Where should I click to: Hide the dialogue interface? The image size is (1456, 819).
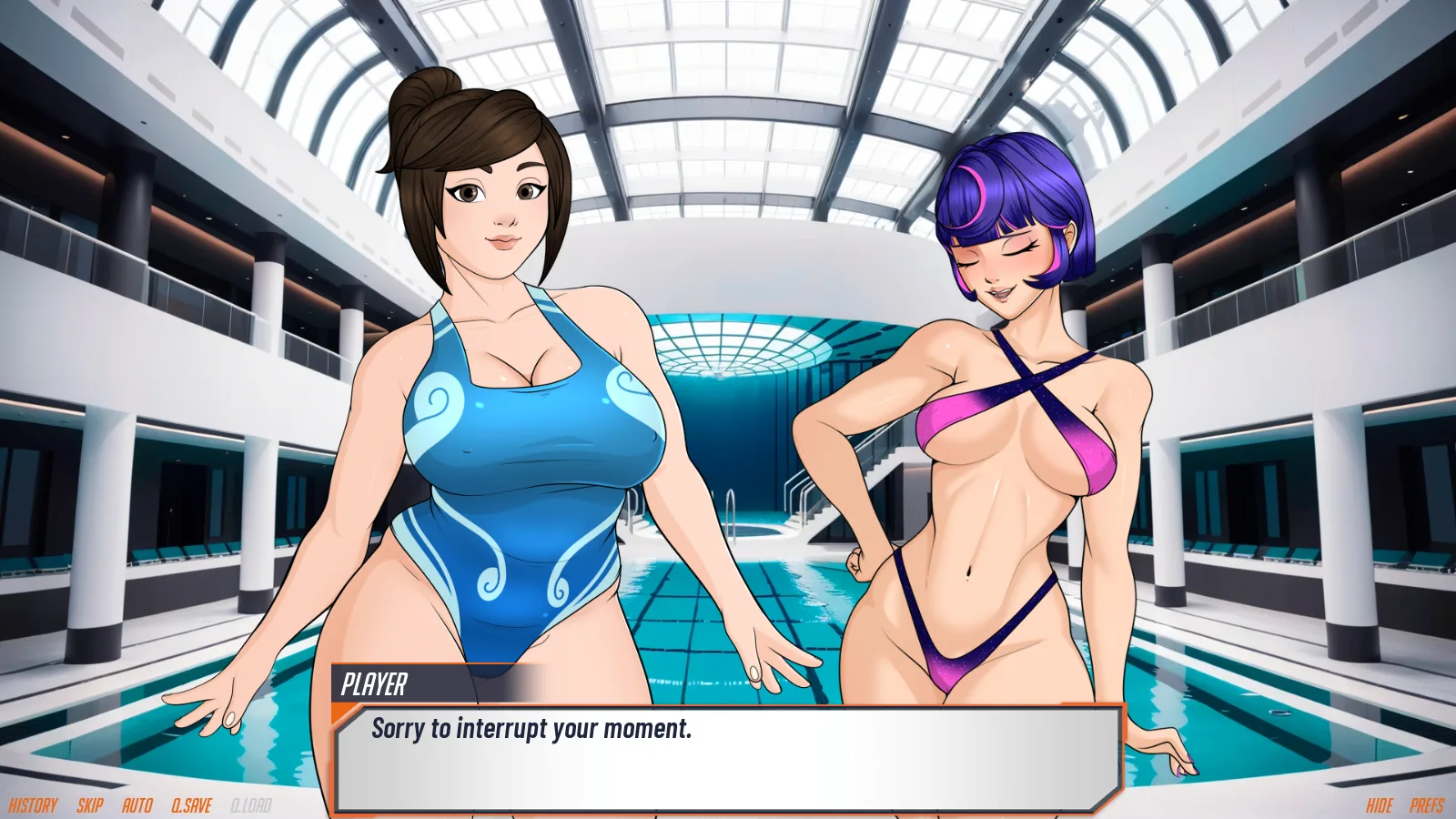pos(1380,805)
